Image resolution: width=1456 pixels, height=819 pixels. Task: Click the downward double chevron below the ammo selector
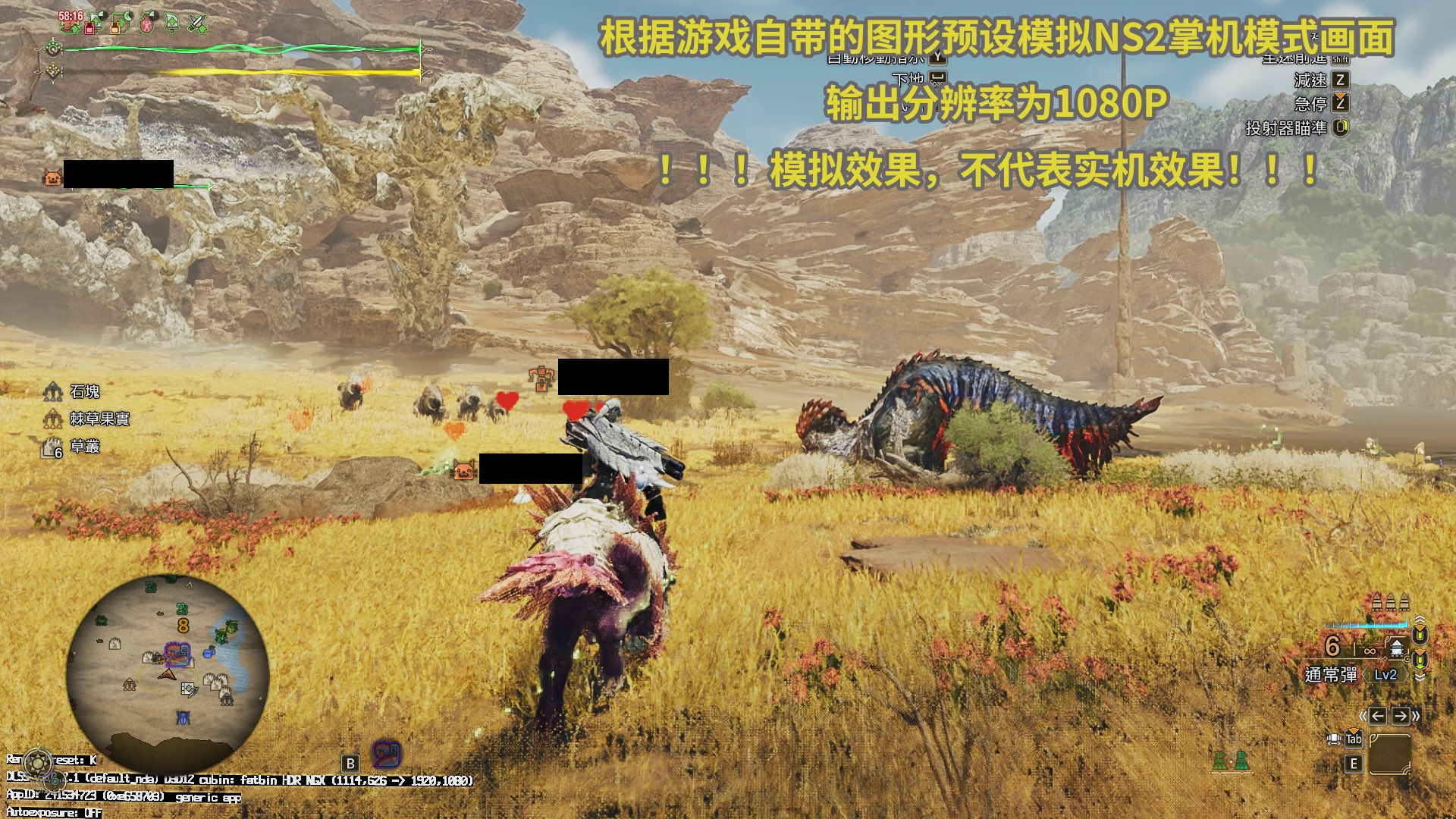(1419, 676)
